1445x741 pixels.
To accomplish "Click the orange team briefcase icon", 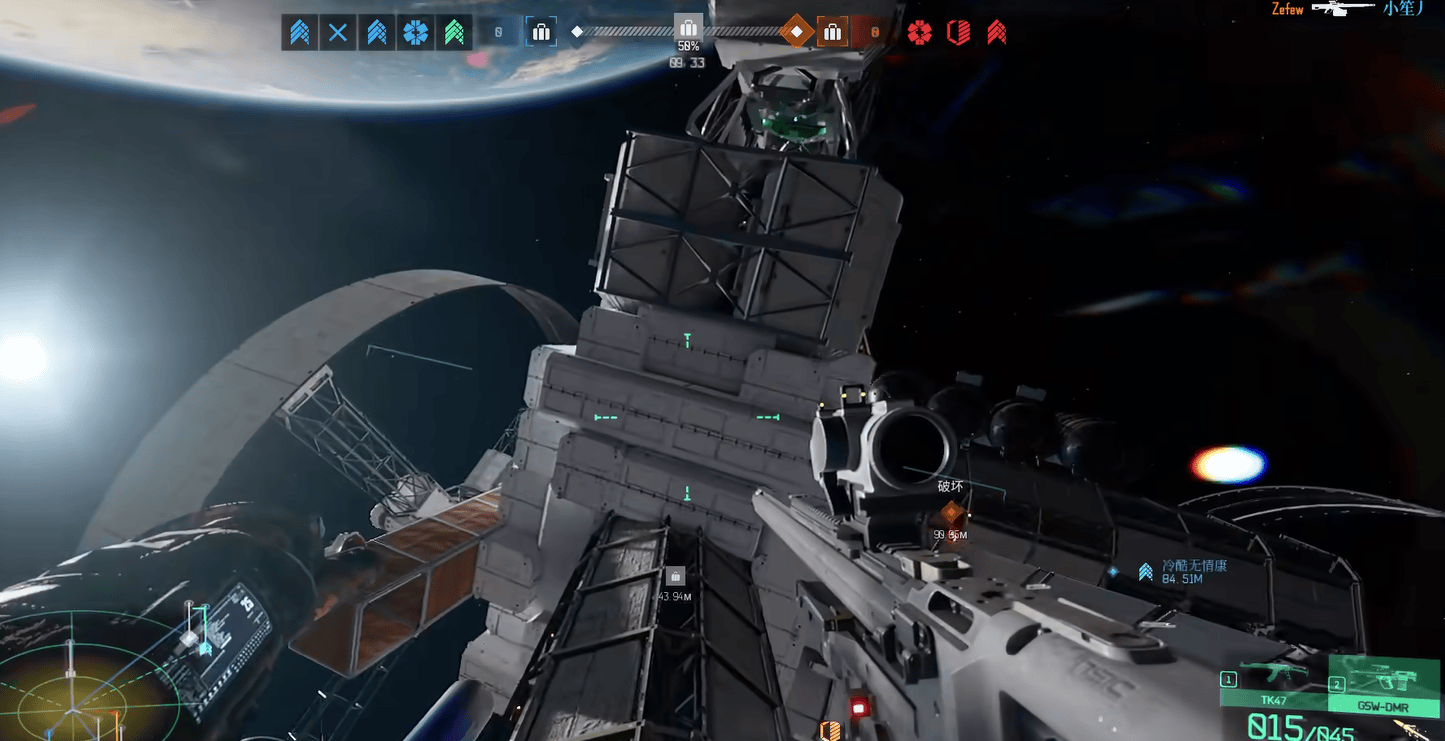I will click(832, 32).
